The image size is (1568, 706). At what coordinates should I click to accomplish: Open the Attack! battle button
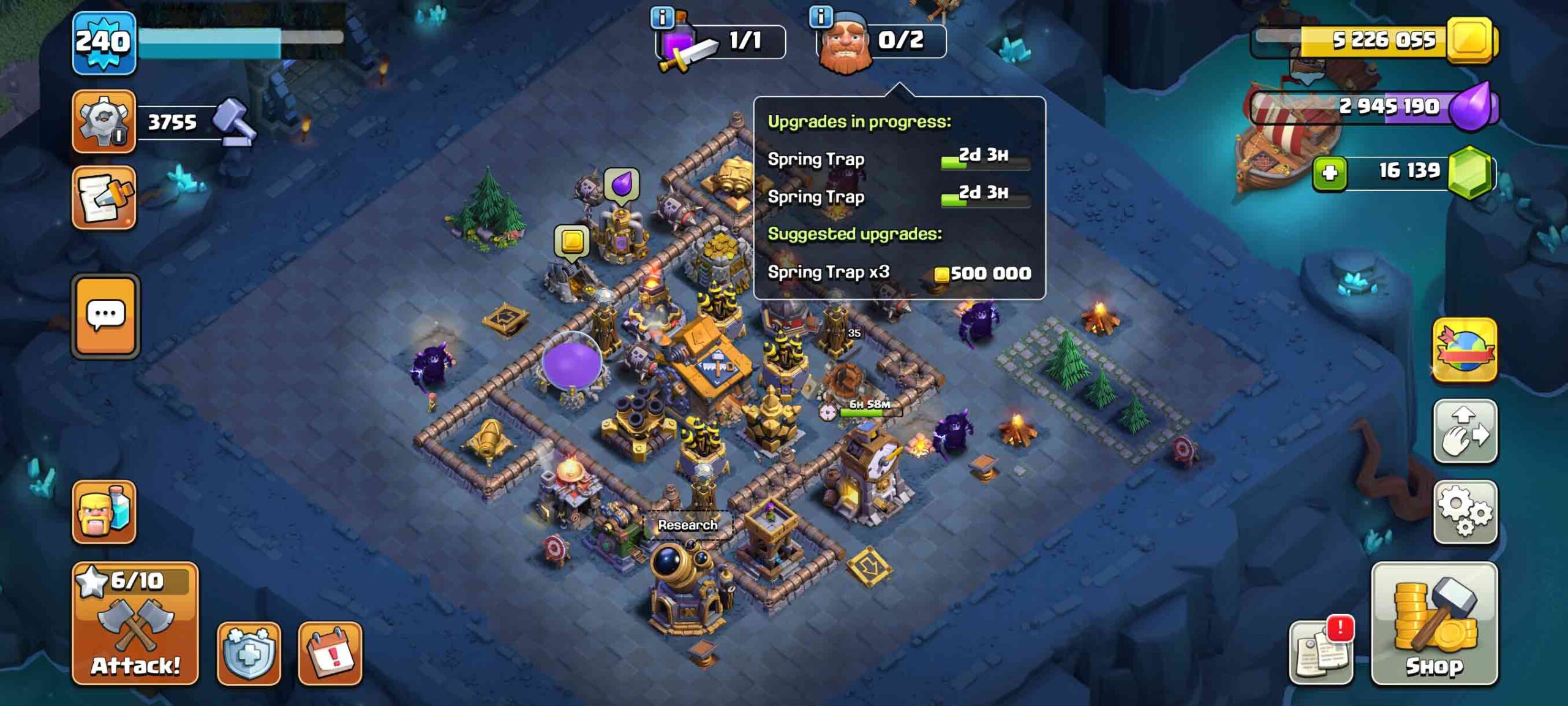[135, 623]
